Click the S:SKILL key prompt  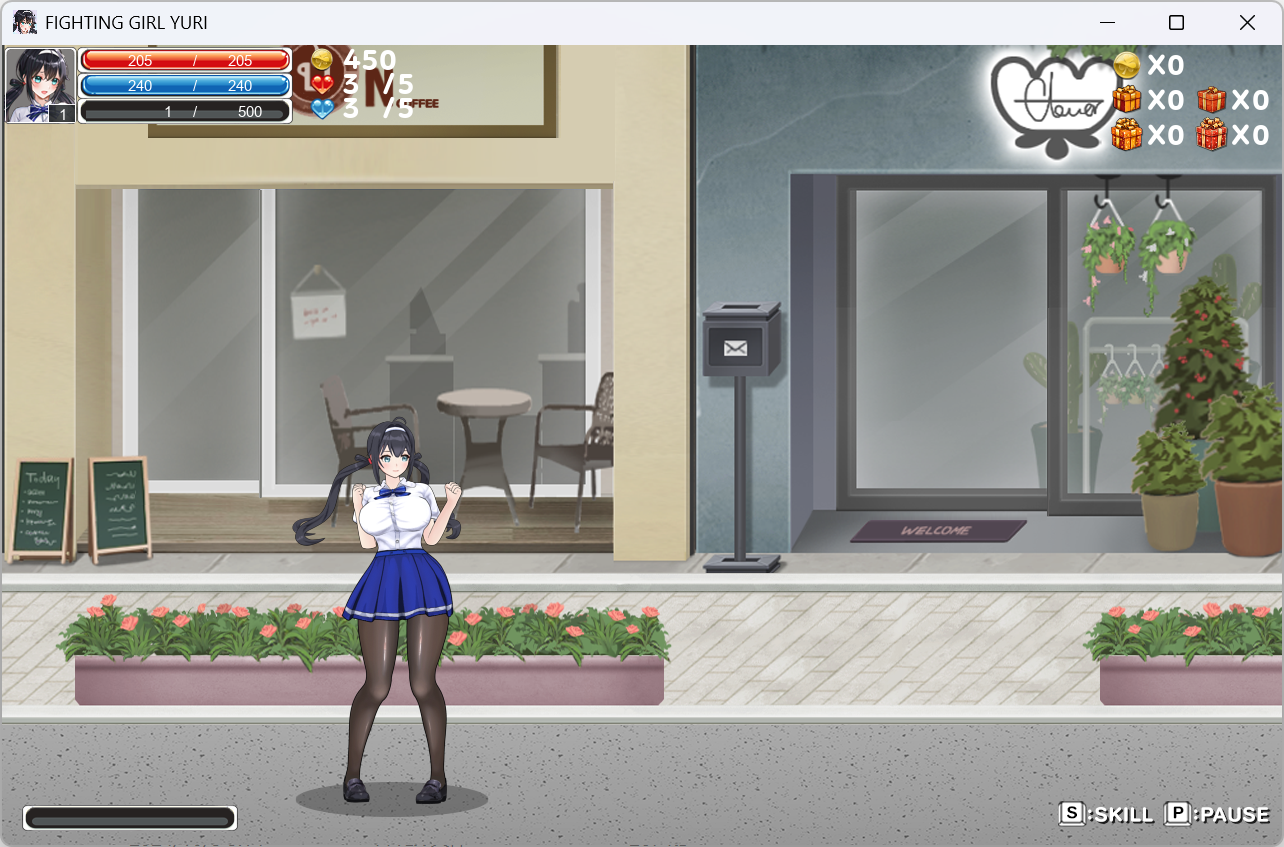click(x=1108, y=815)
